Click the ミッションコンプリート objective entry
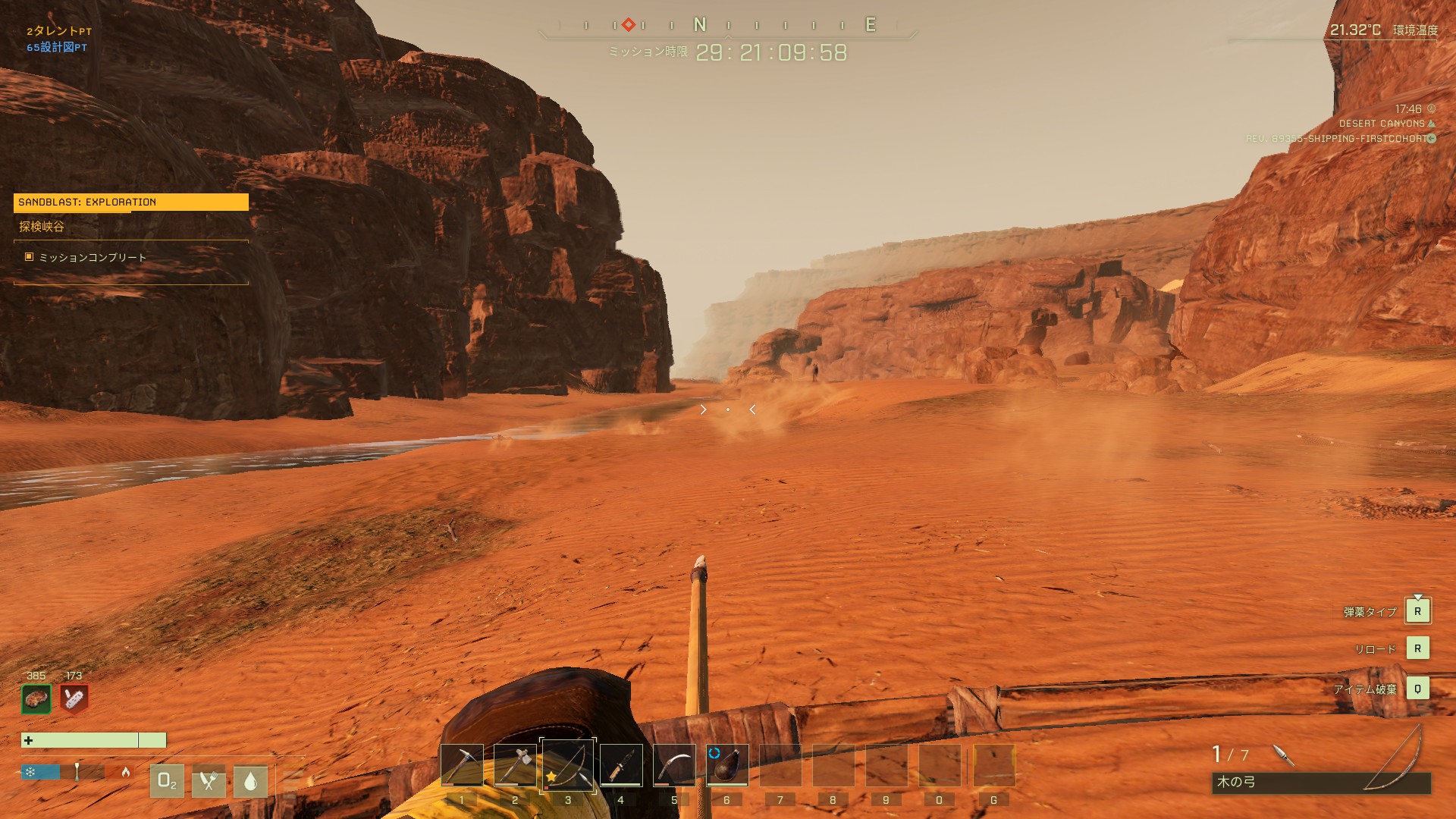Image resolution: width=1456 pixels, height=819 pixels. [93, 258]
